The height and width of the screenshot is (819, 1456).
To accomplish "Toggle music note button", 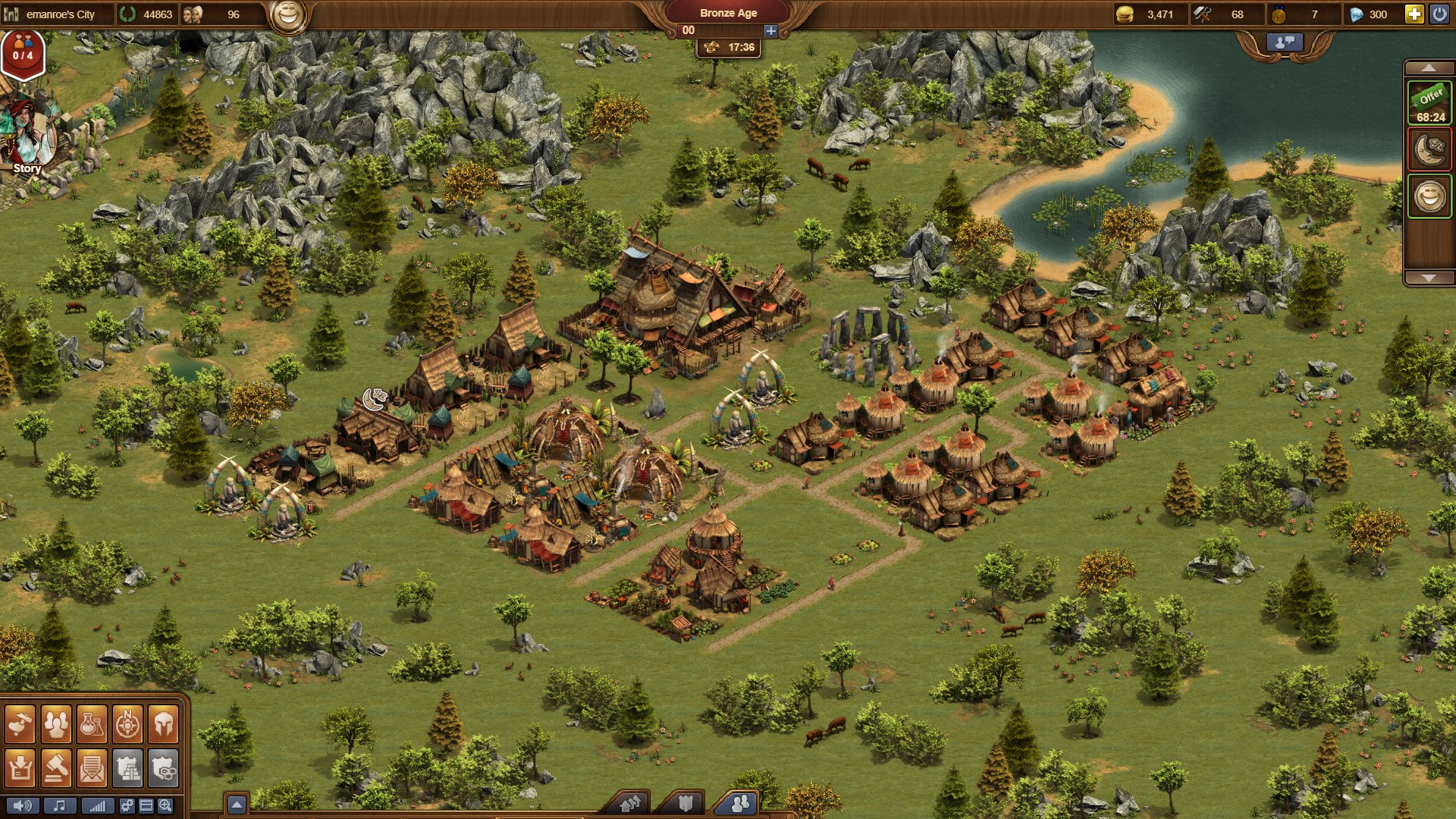I will coord(60,805).
